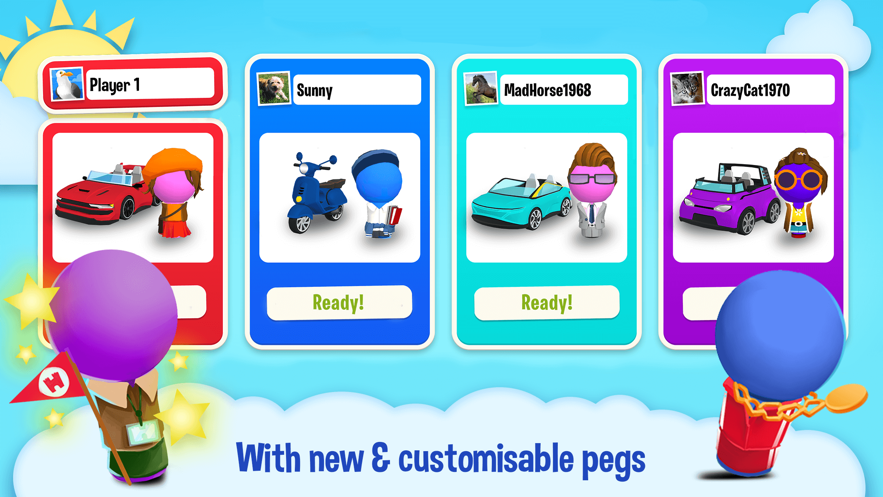Select the Player 1 name field
This screenshot has height=497, width=883.
(150, 85)
